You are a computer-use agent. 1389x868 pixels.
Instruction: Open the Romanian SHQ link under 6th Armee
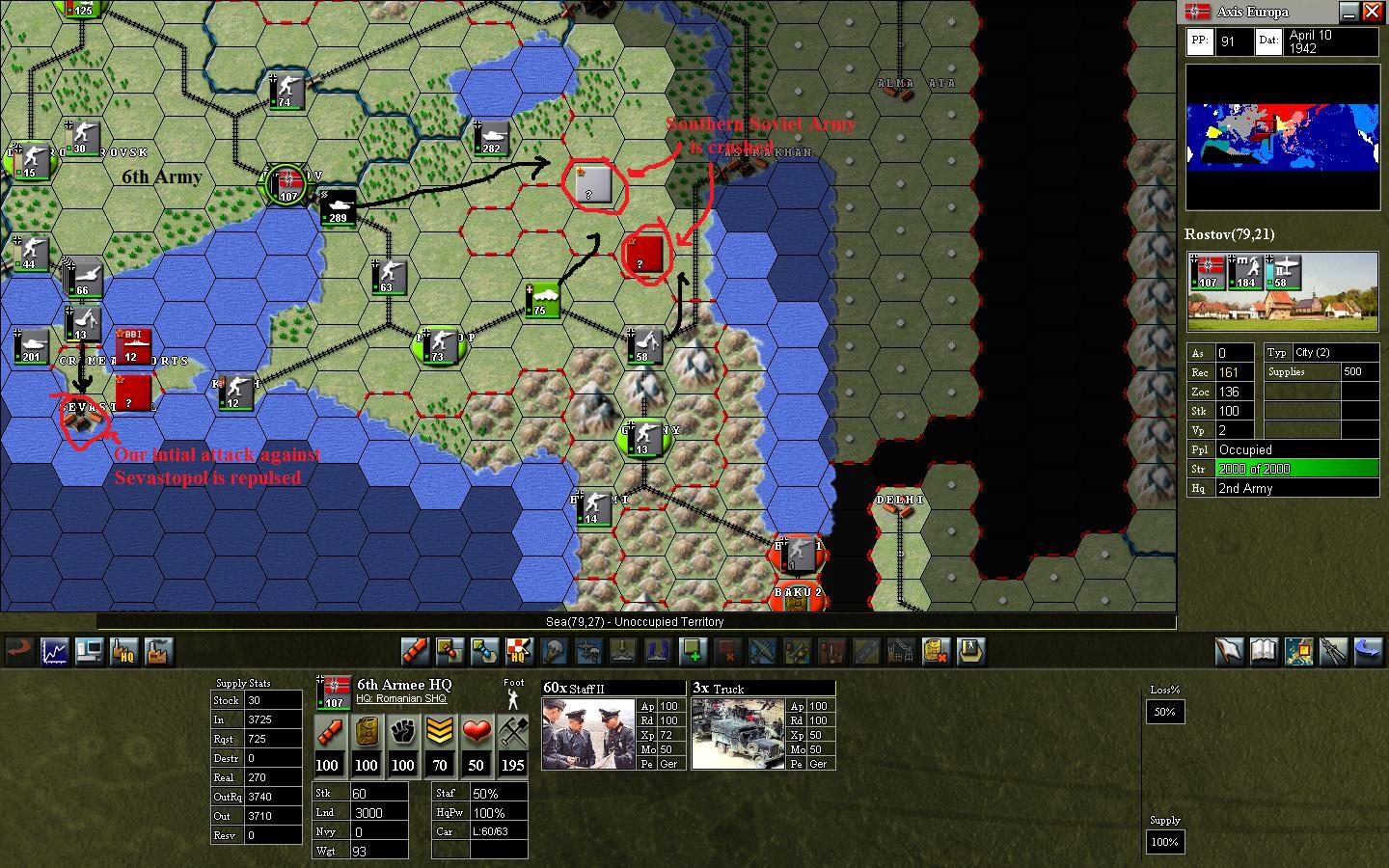click(403, 697)
